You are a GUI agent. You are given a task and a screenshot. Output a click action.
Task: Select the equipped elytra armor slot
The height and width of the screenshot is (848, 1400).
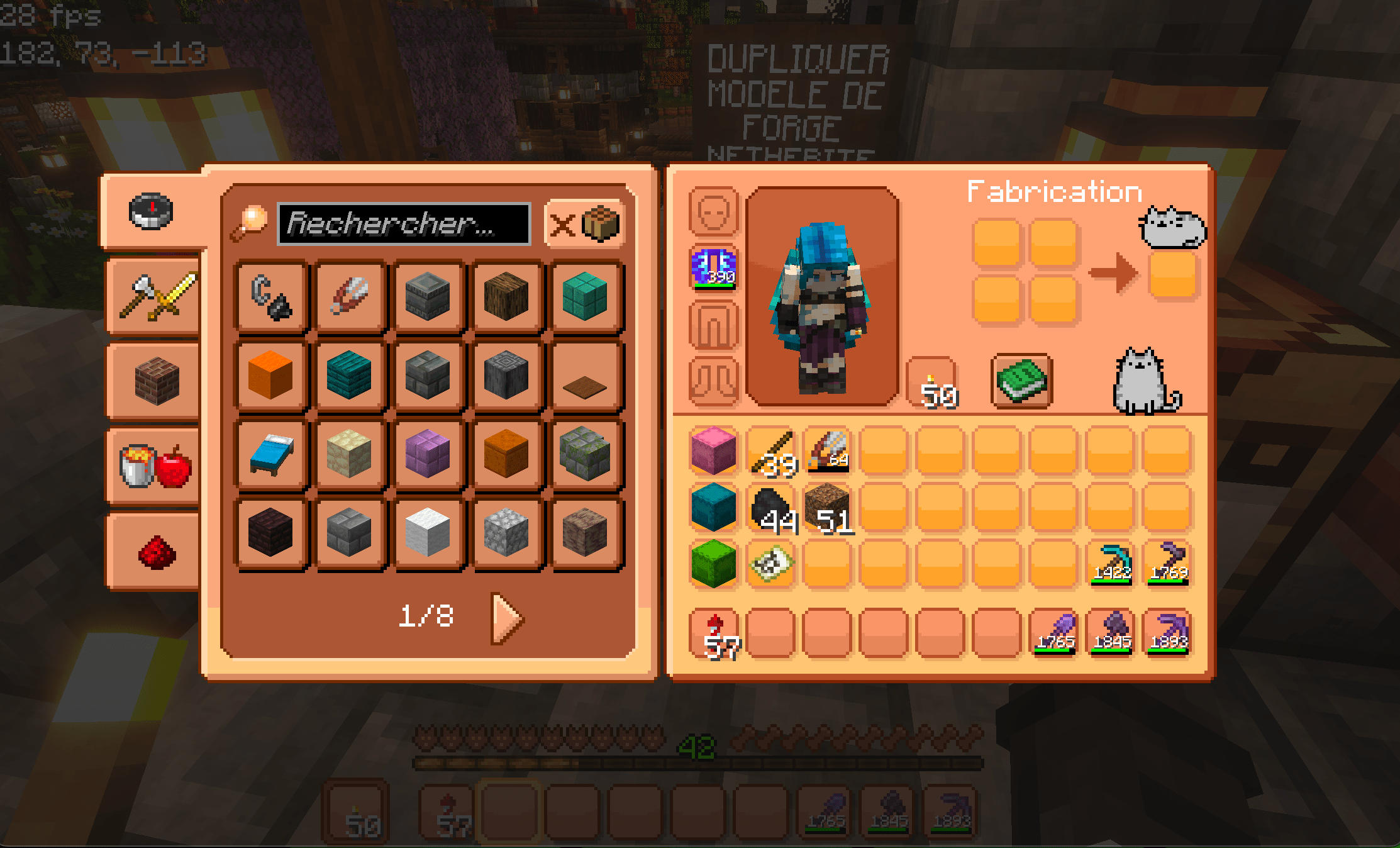(713, 268)
